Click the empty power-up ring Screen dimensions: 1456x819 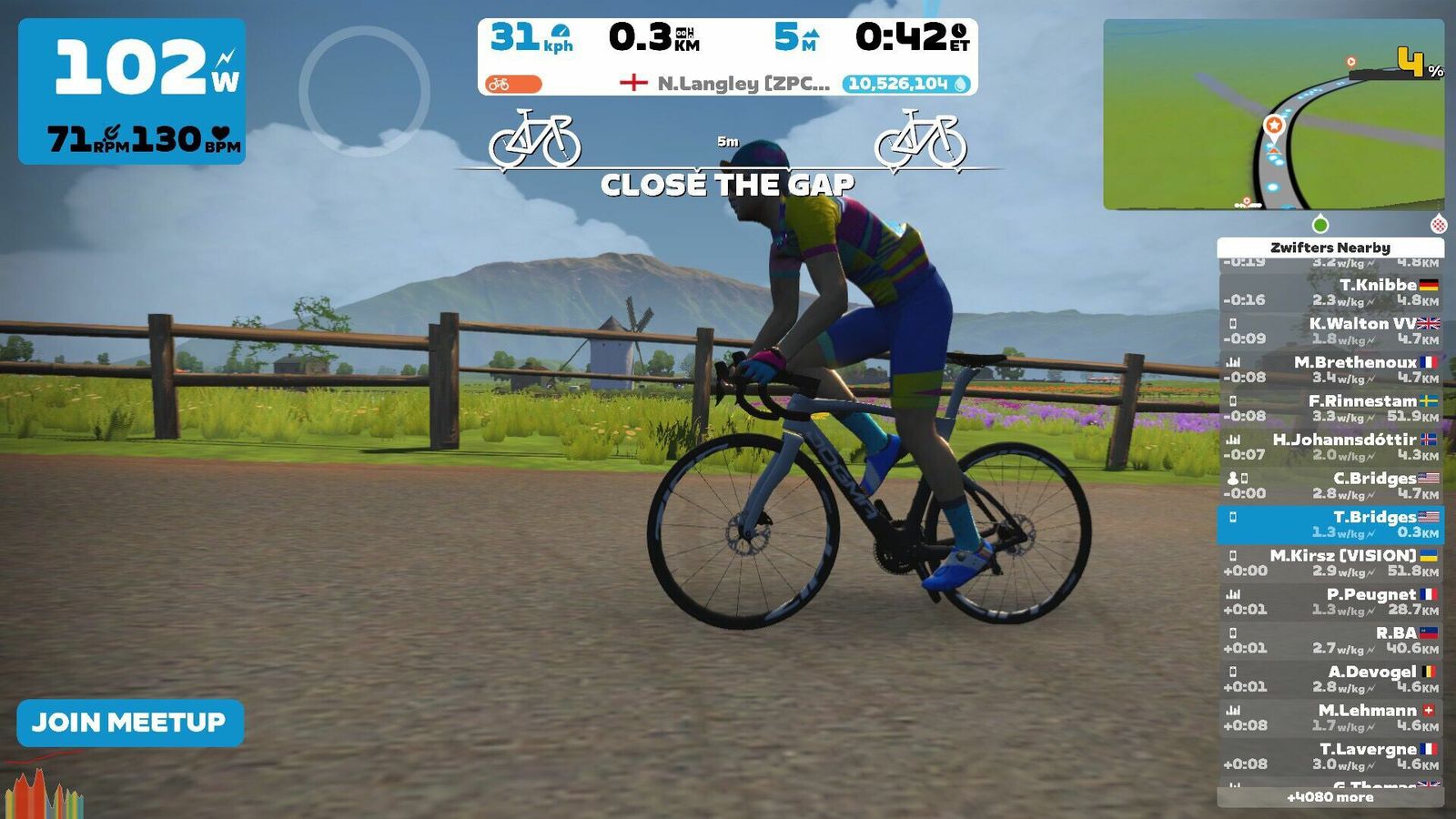tap(364, 91)
